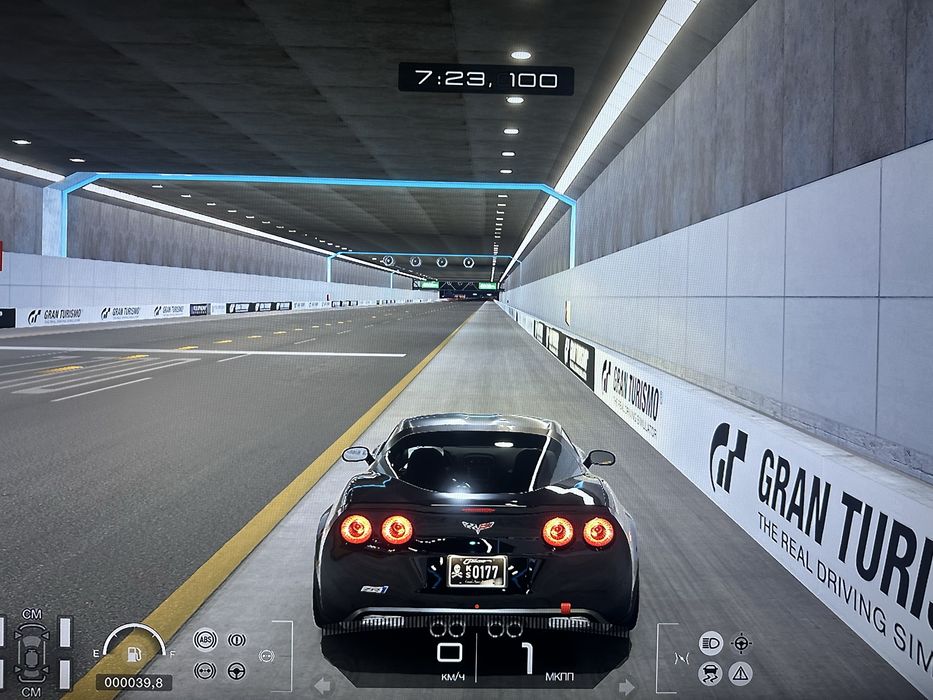The image size is (933, 700).
Task: Click the left arrow HUD selector
Action: (x=323, y=686)
